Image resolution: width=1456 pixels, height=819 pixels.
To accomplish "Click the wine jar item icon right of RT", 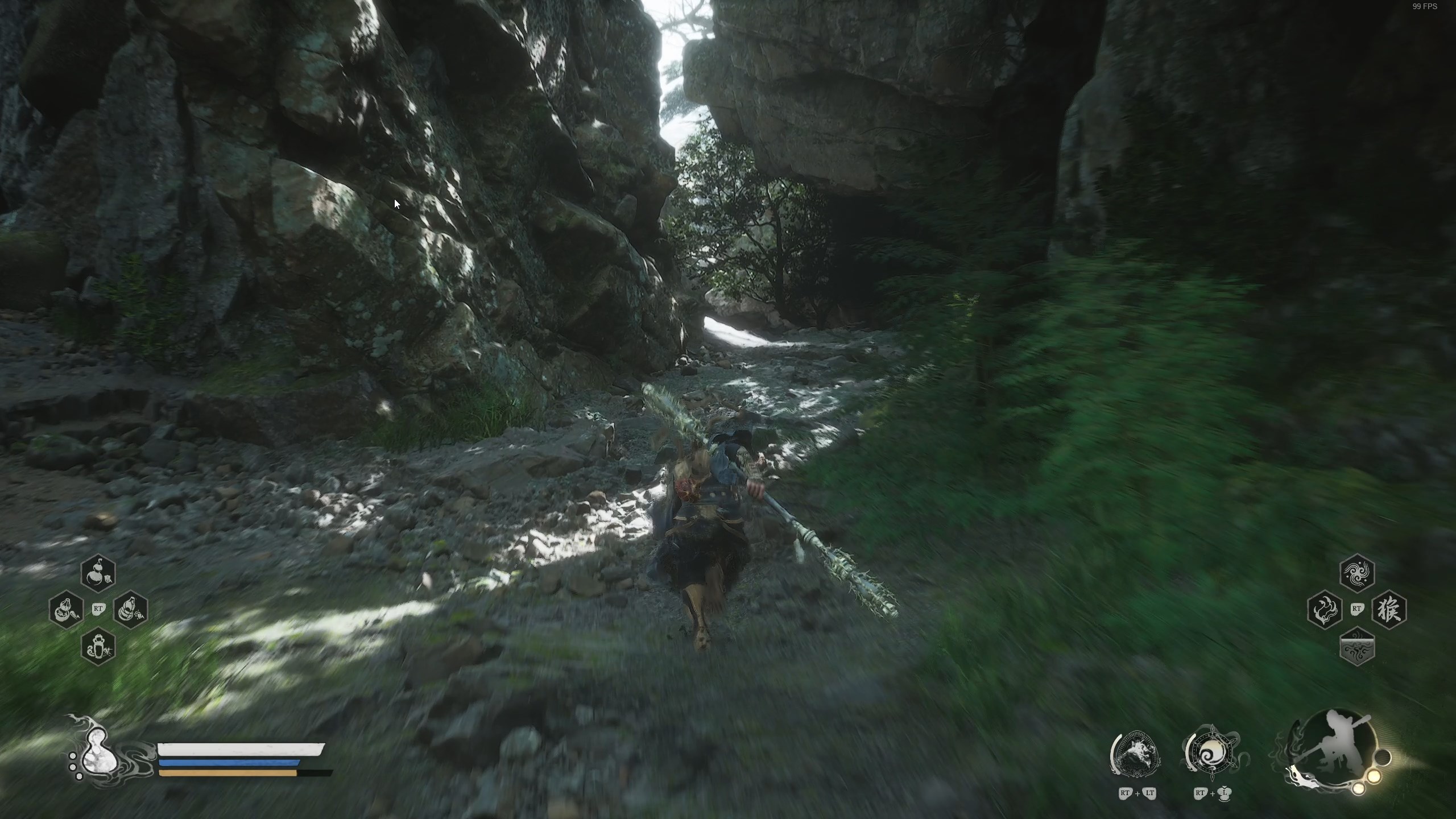I will point(130,610).
